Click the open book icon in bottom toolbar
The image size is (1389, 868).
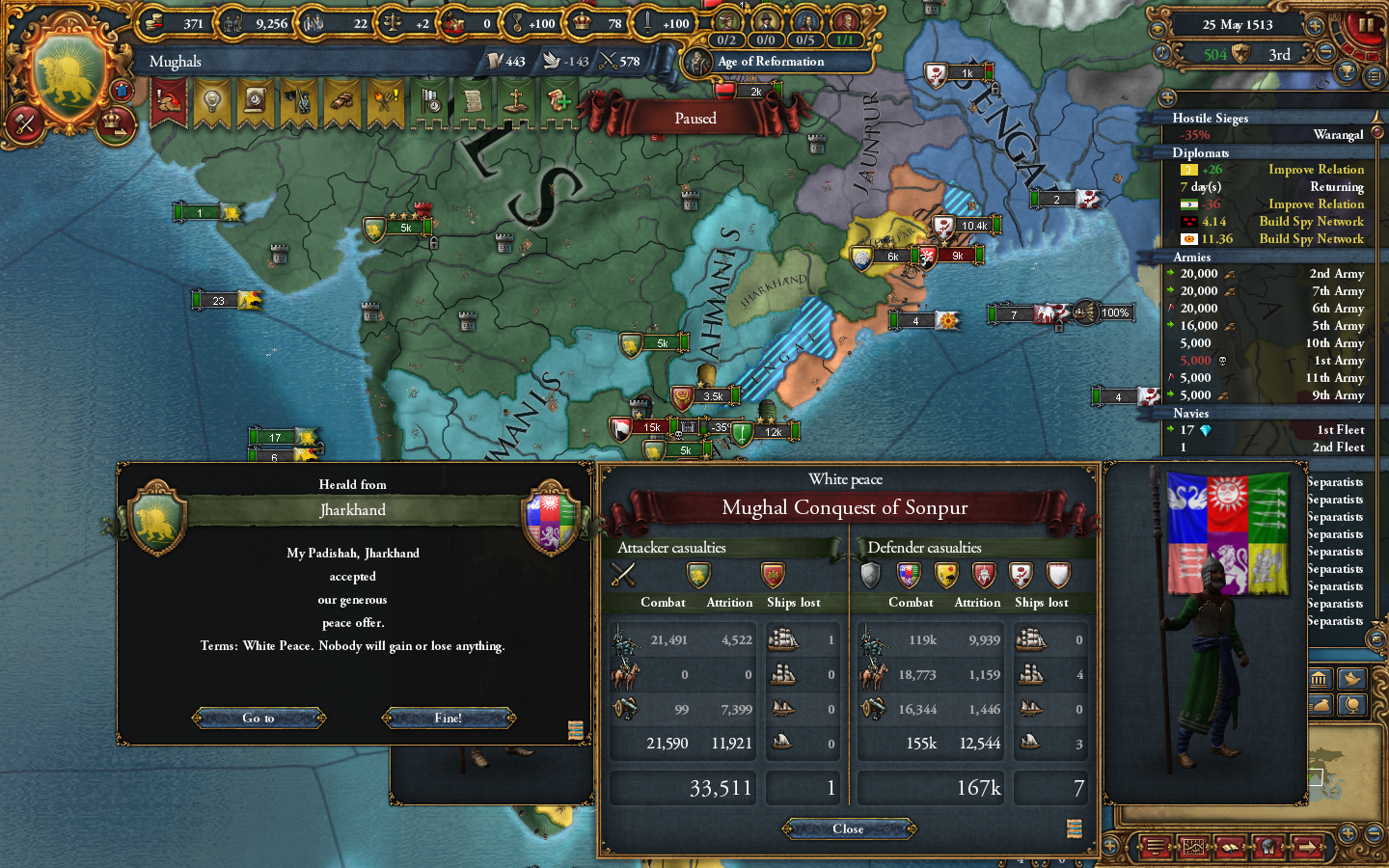pos(1230,846)
